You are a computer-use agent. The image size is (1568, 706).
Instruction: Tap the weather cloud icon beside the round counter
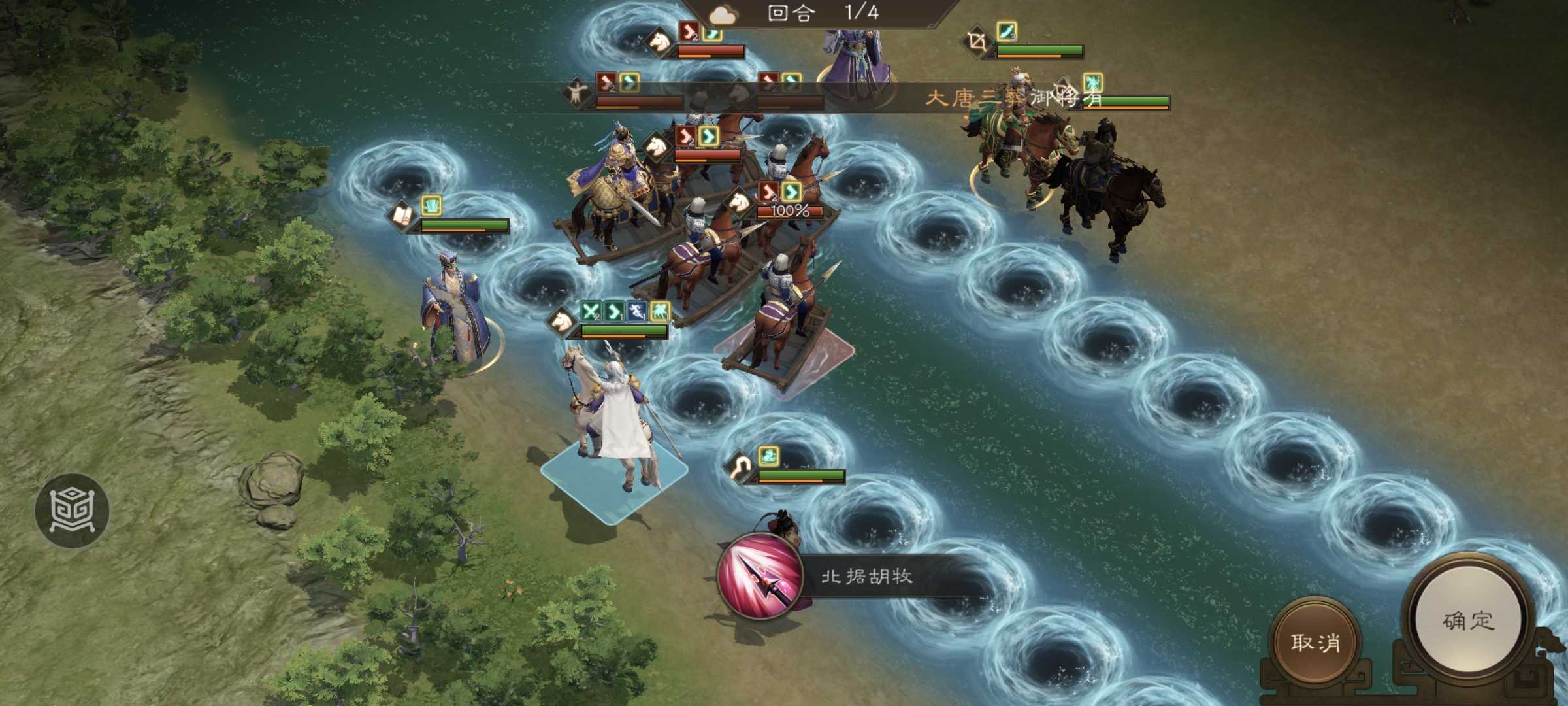point(722,15)
